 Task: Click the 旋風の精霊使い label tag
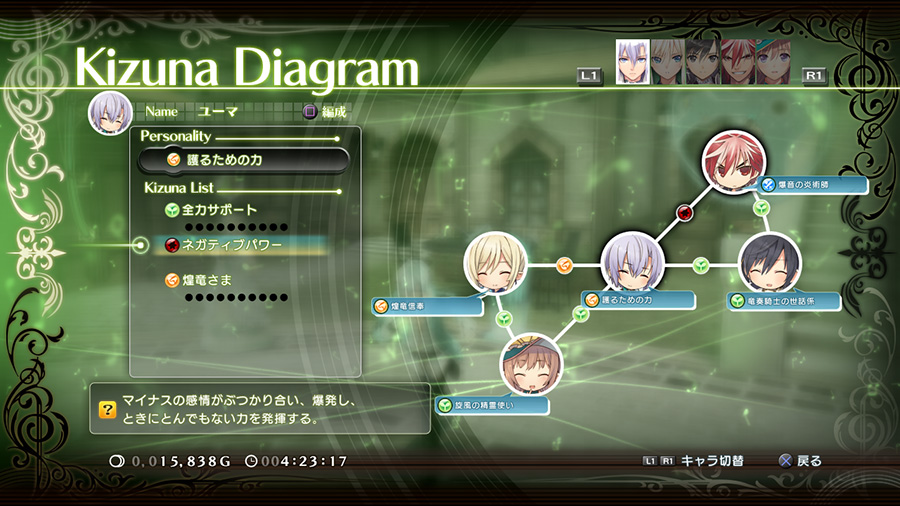[x=493, y=406]
